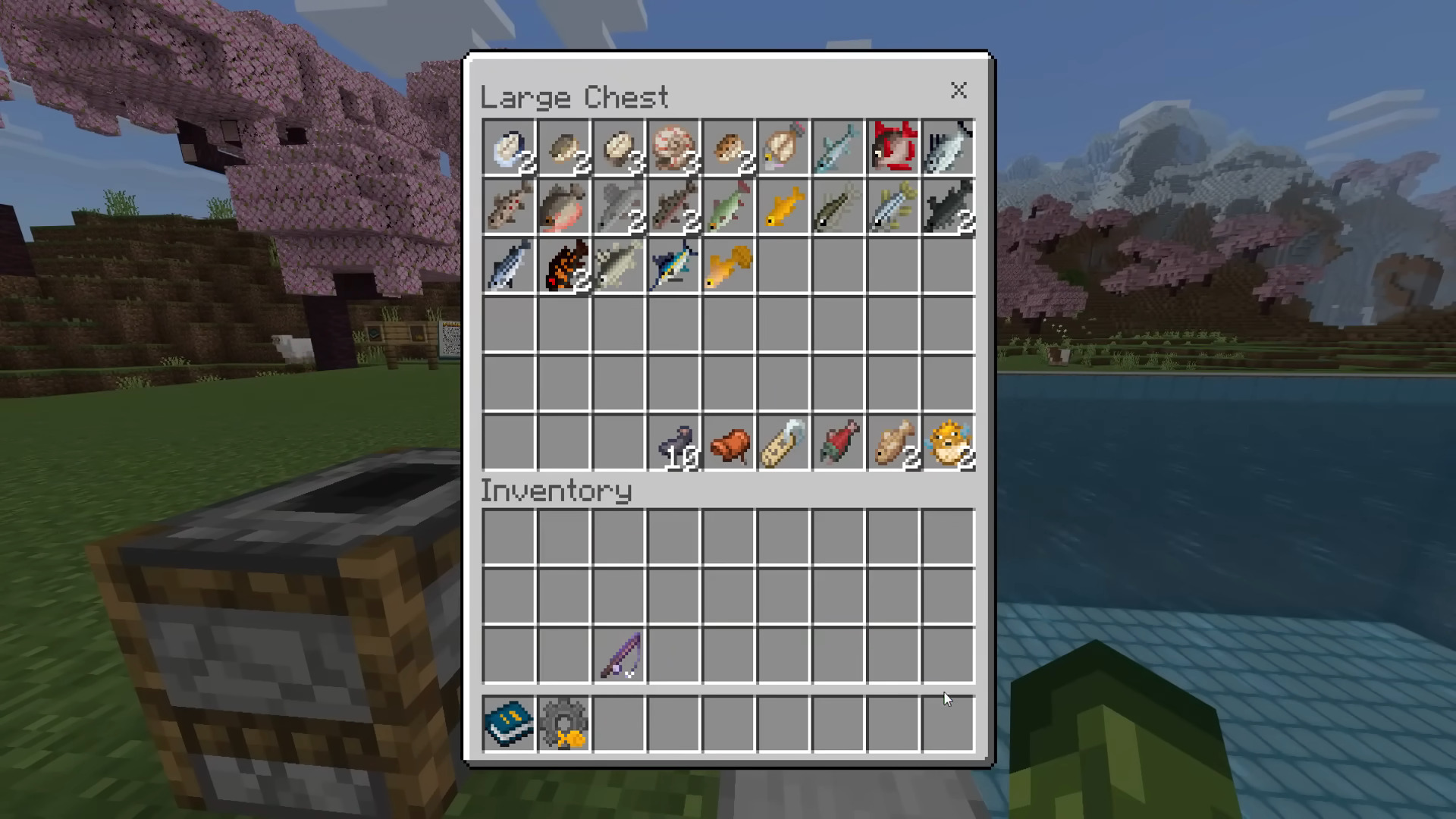Take the stack of ten dark fish
This screenshot has width=1456, height=819.
675,443
